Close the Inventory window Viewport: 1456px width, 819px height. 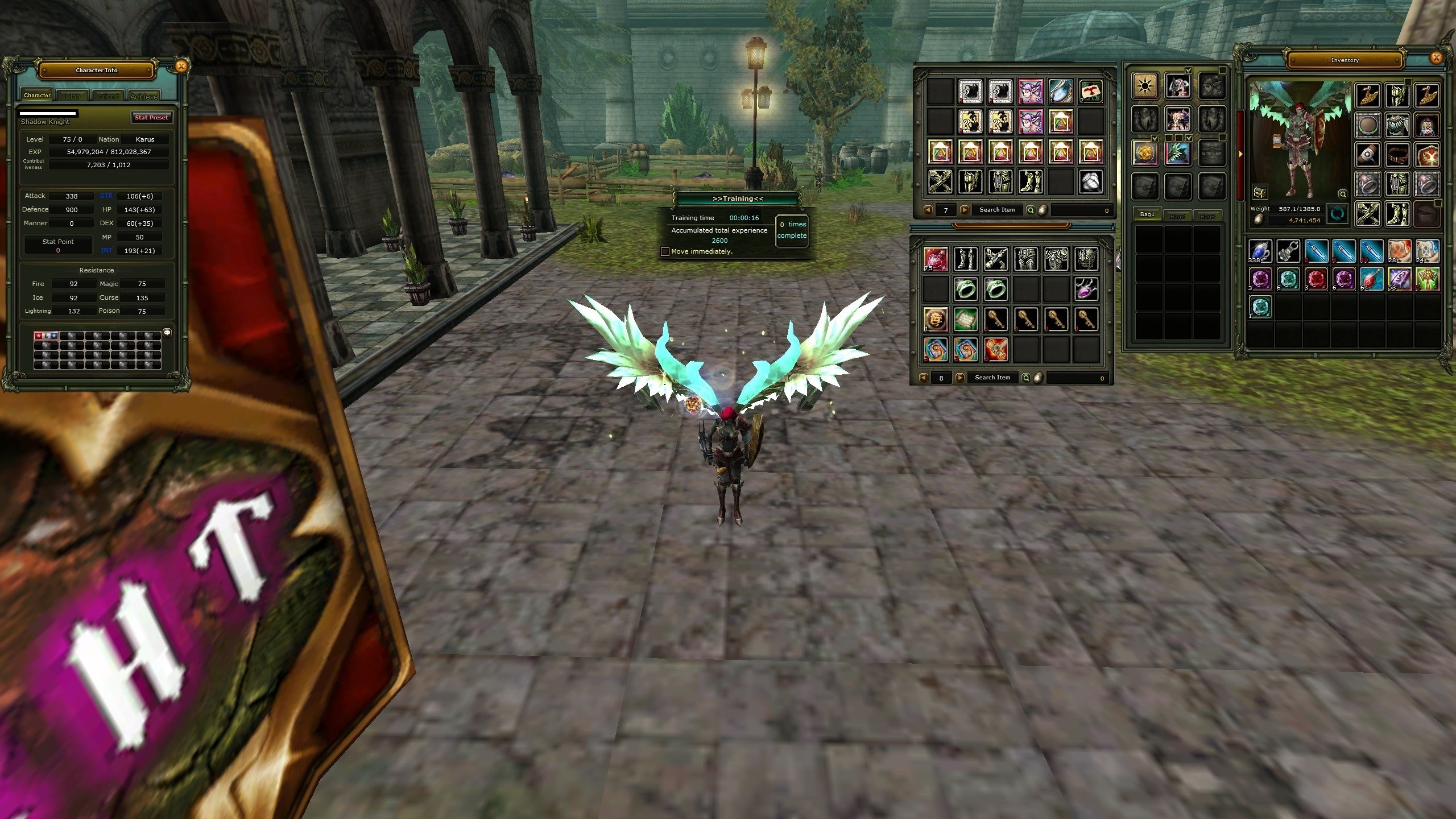pos(1436,57)
